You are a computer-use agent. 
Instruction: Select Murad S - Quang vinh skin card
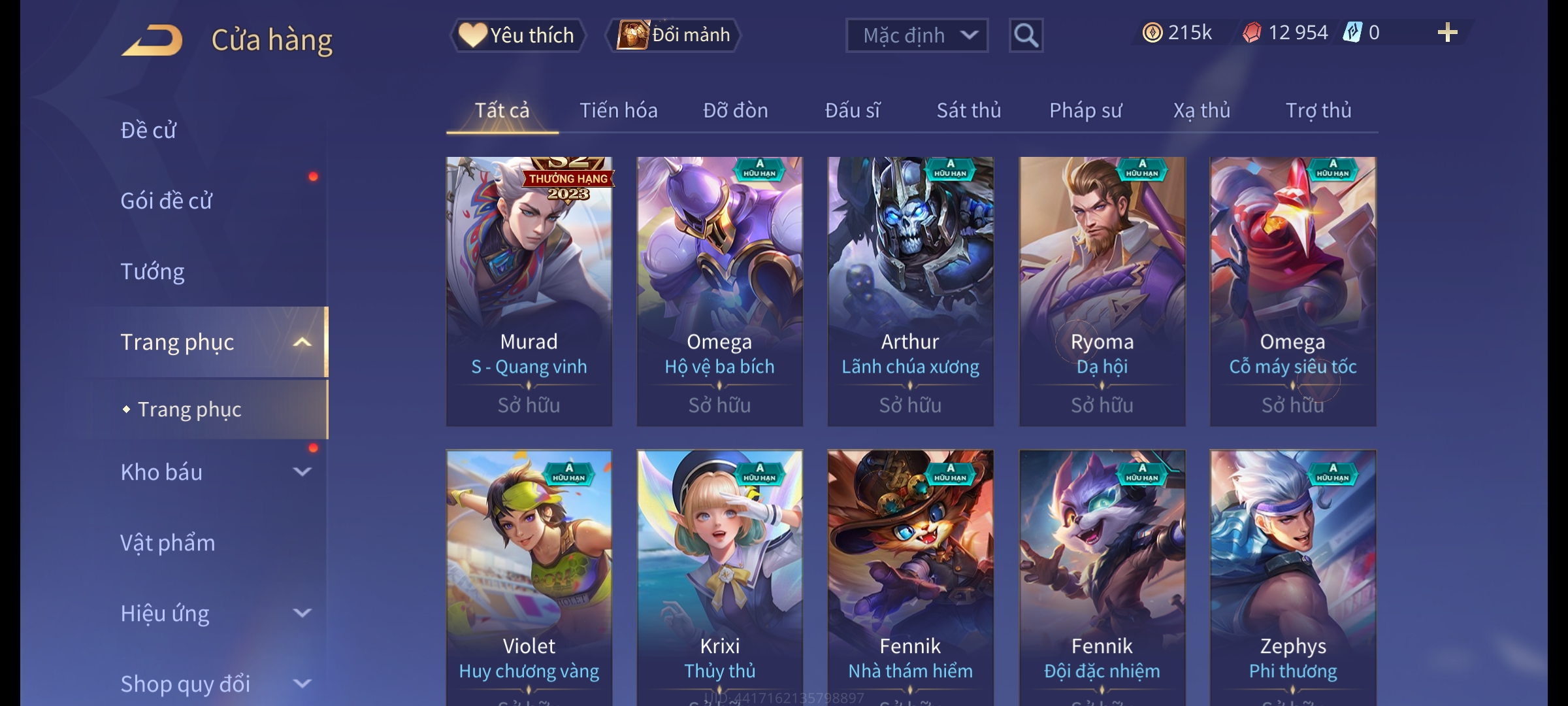pyautogui.click(x=529, y=291)
